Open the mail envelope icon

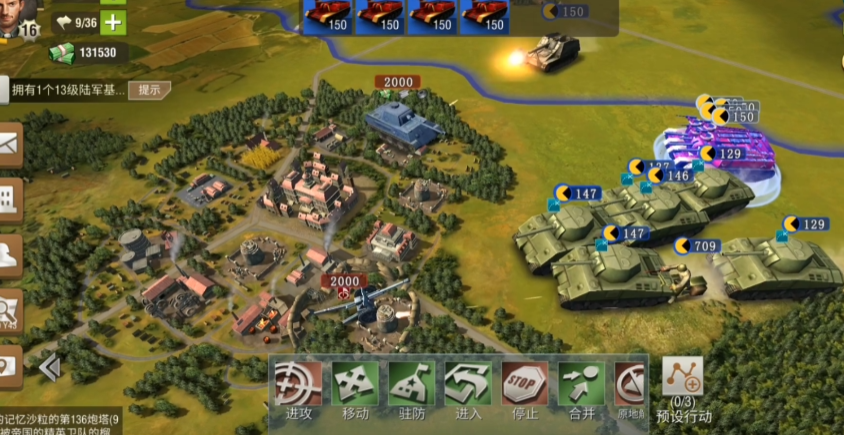tap(10, 144)
